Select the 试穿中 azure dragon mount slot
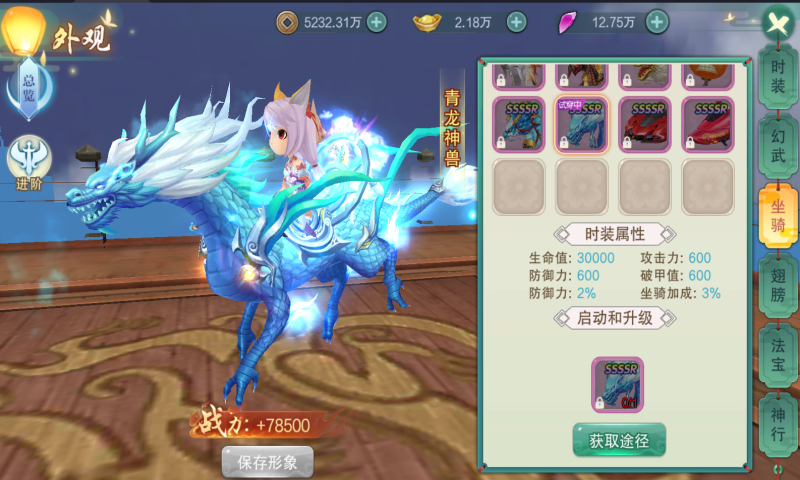The width and height of the screenshot is (800, 480). pos(581,125)
